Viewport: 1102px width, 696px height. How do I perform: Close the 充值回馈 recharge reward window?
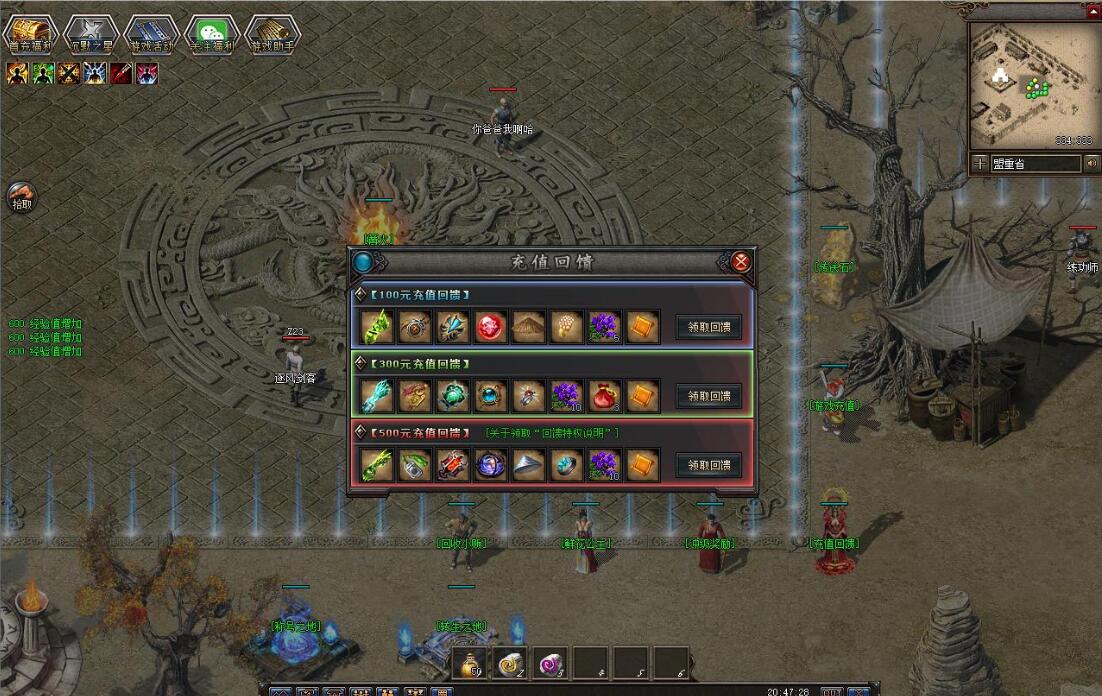coord(740,262)
